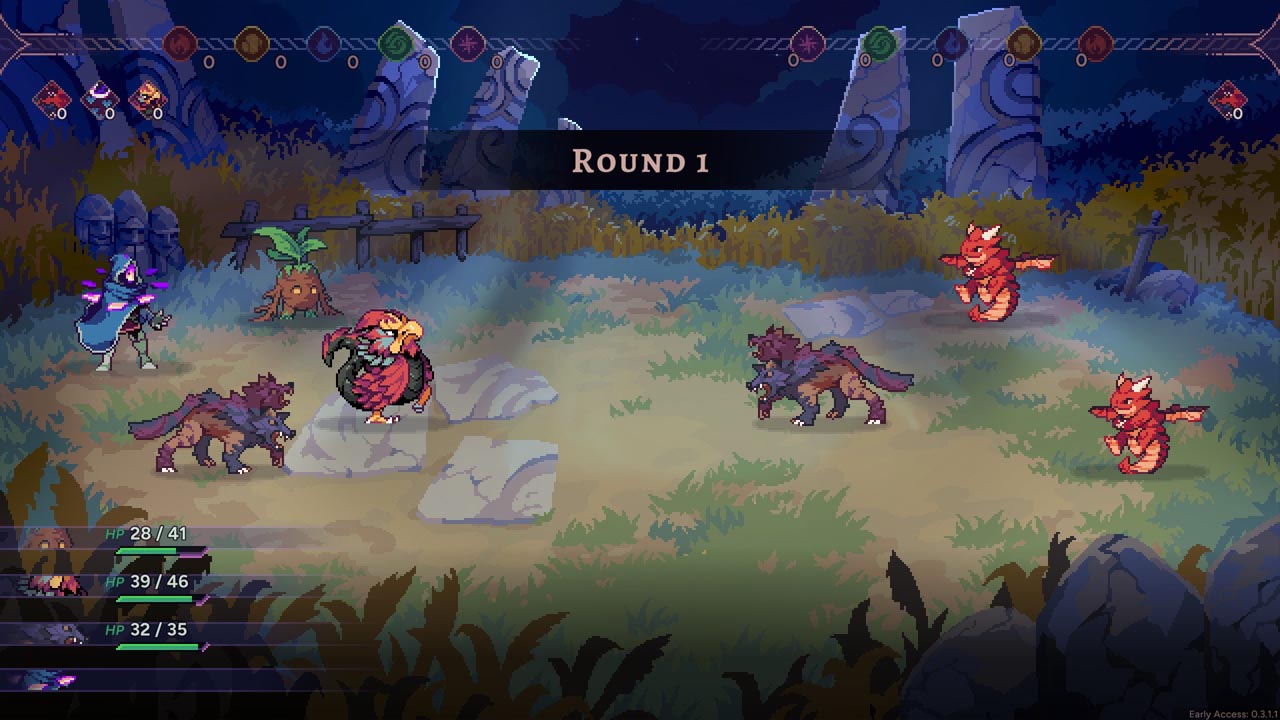Select the plant monster portrait with 28/41 HP
Viewport: 1280px width, 720px height.
point(46,543)
